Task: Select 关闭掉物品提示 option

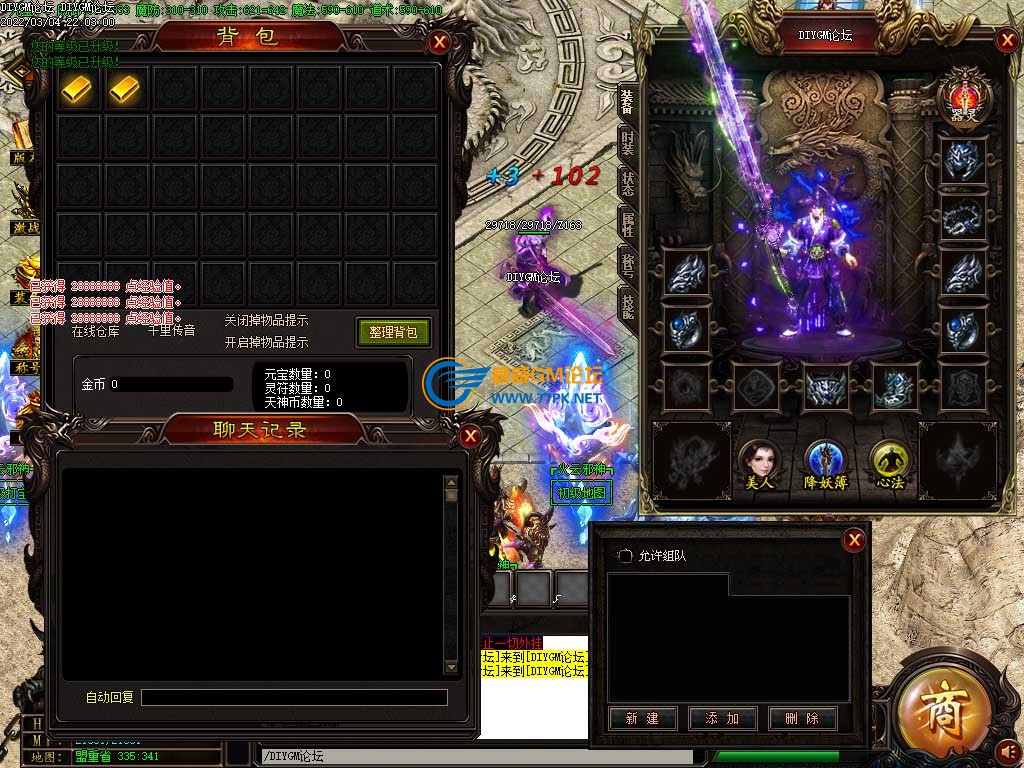Action: pos(266,321)
